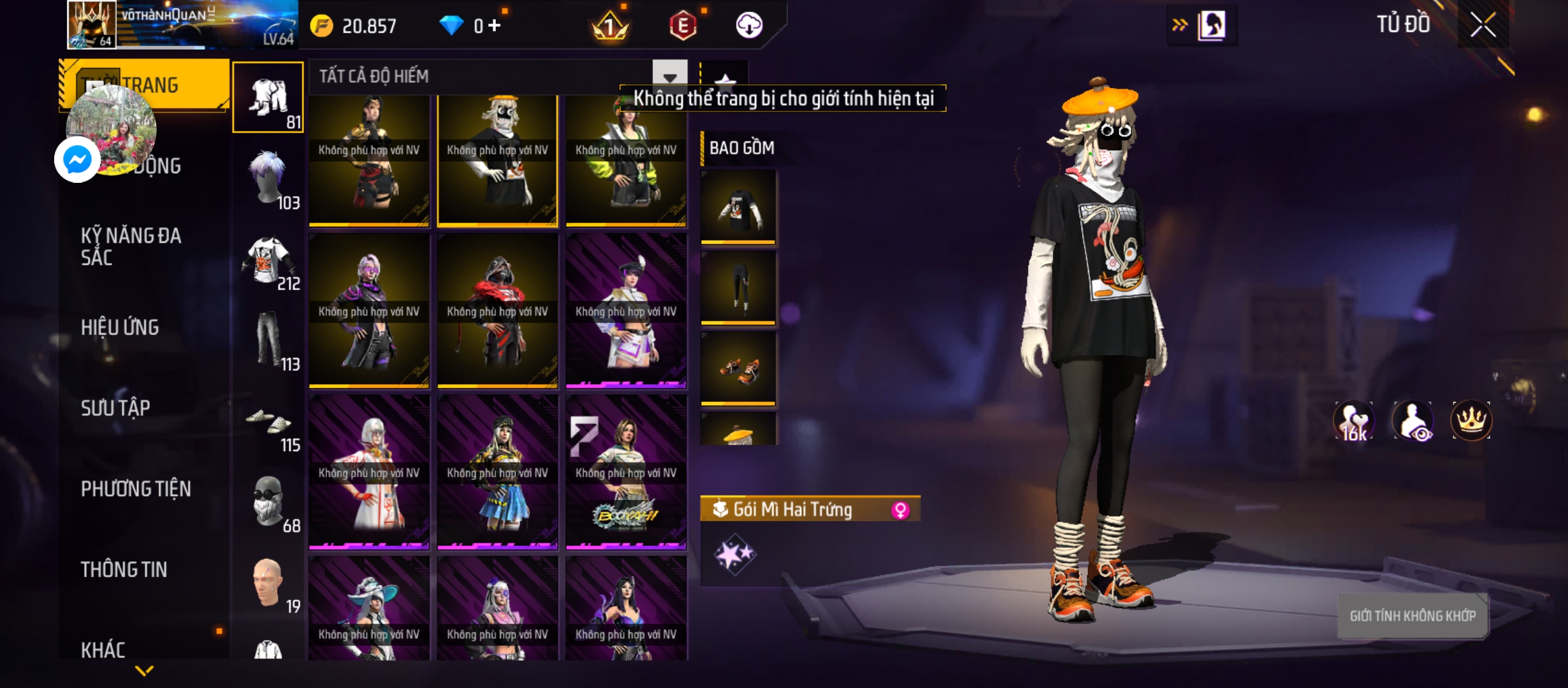Switch to the Hiệu Ứng section
The width and height of the screenshot is (1568, 688).
click(120, 327)
